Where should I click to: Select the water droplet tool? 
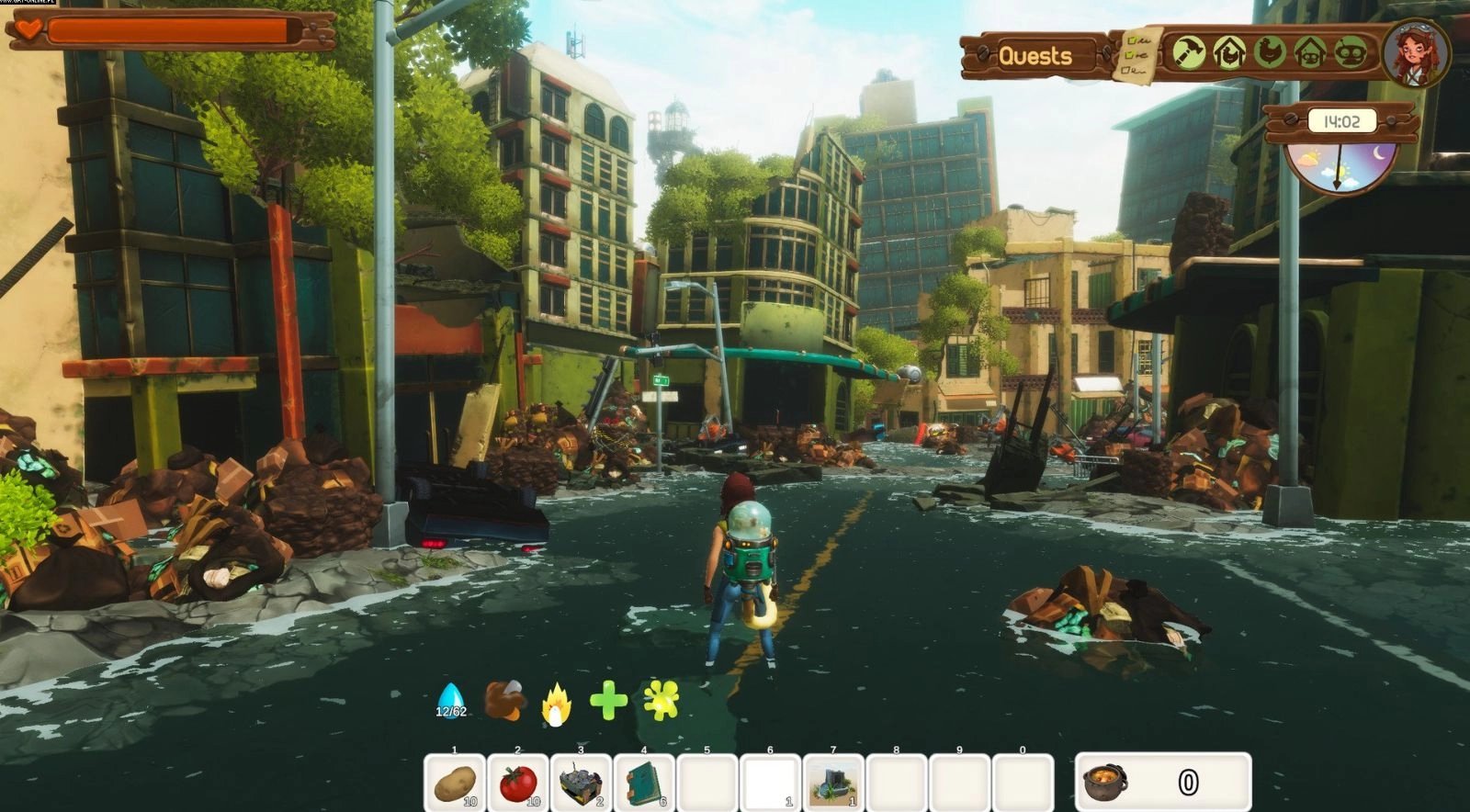(x=450, y=700)
